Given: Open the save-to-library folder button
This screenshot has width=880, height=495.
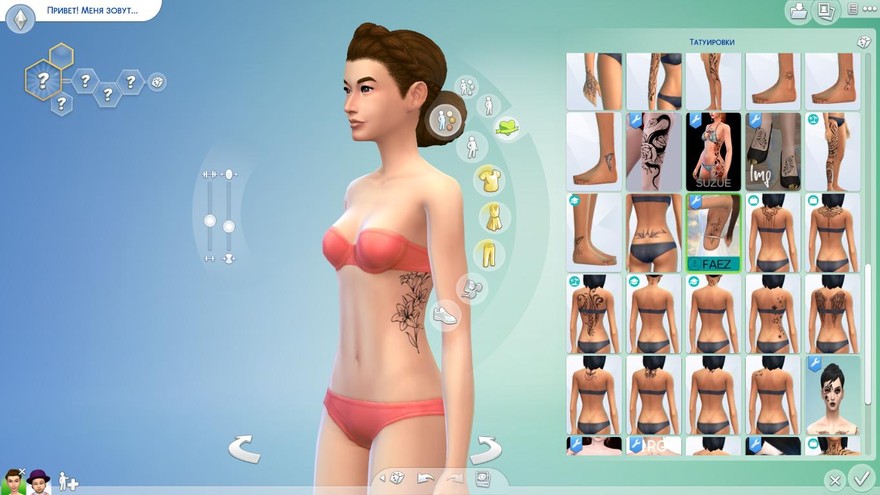Looking at the screenshot, I should pyautogui.click(x=799, y=11).
